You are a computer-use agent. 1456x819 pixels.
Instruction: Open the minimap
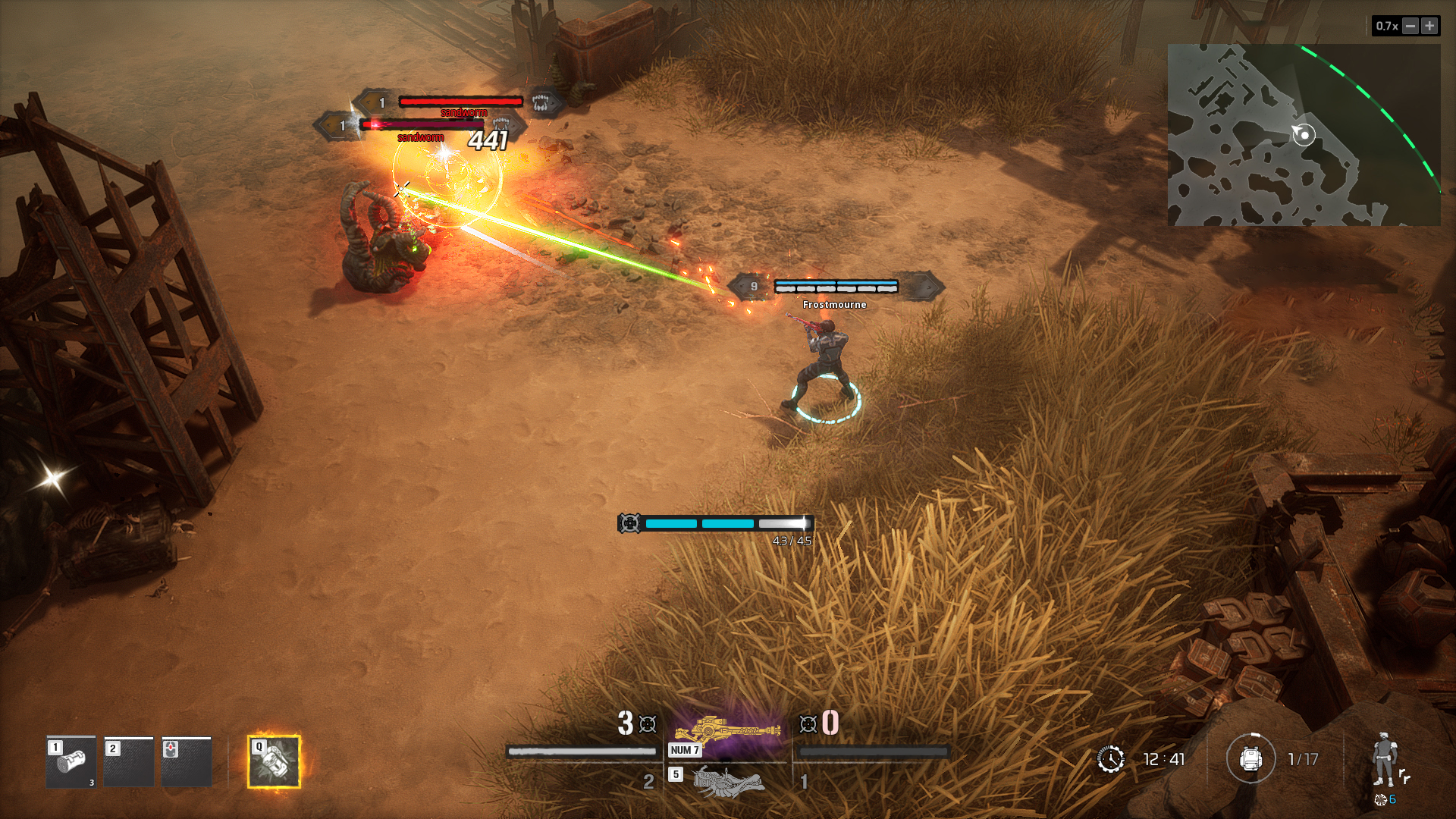(1303, 135)
